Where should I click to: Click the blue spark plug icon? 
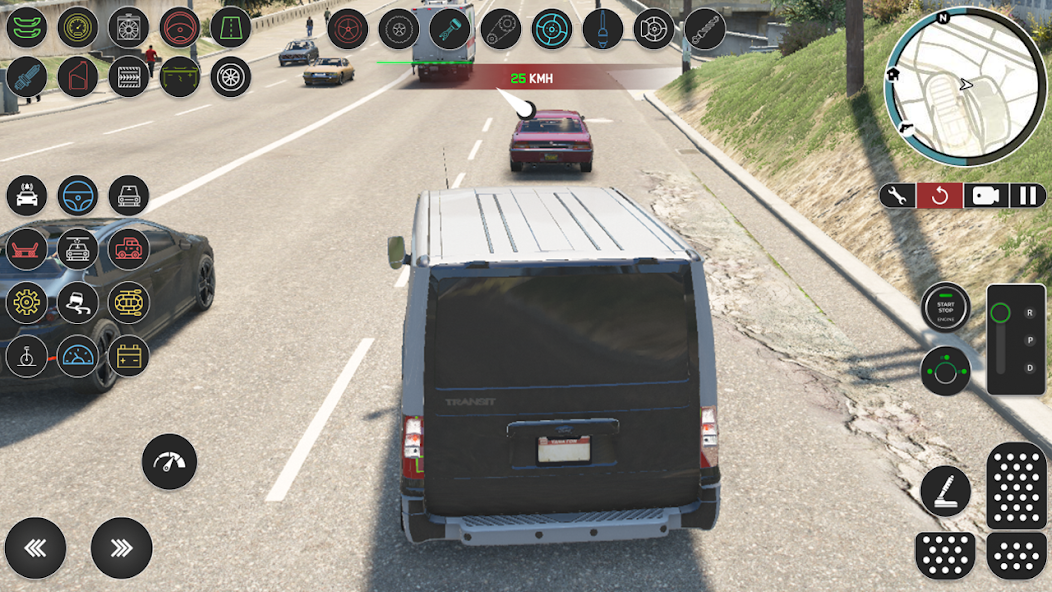(27, 77)
